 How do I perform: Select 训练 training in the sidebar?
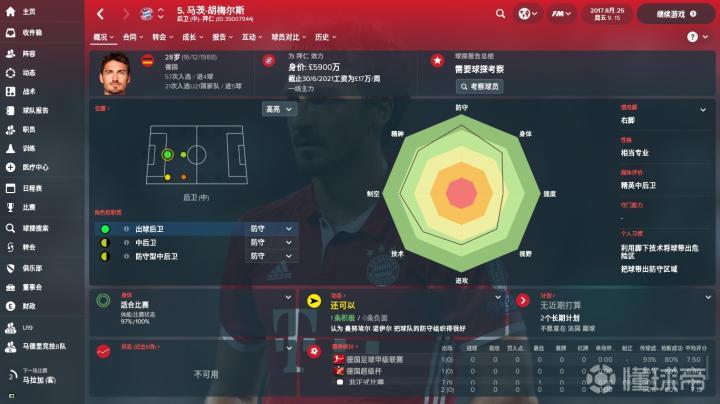click(27, 148)
